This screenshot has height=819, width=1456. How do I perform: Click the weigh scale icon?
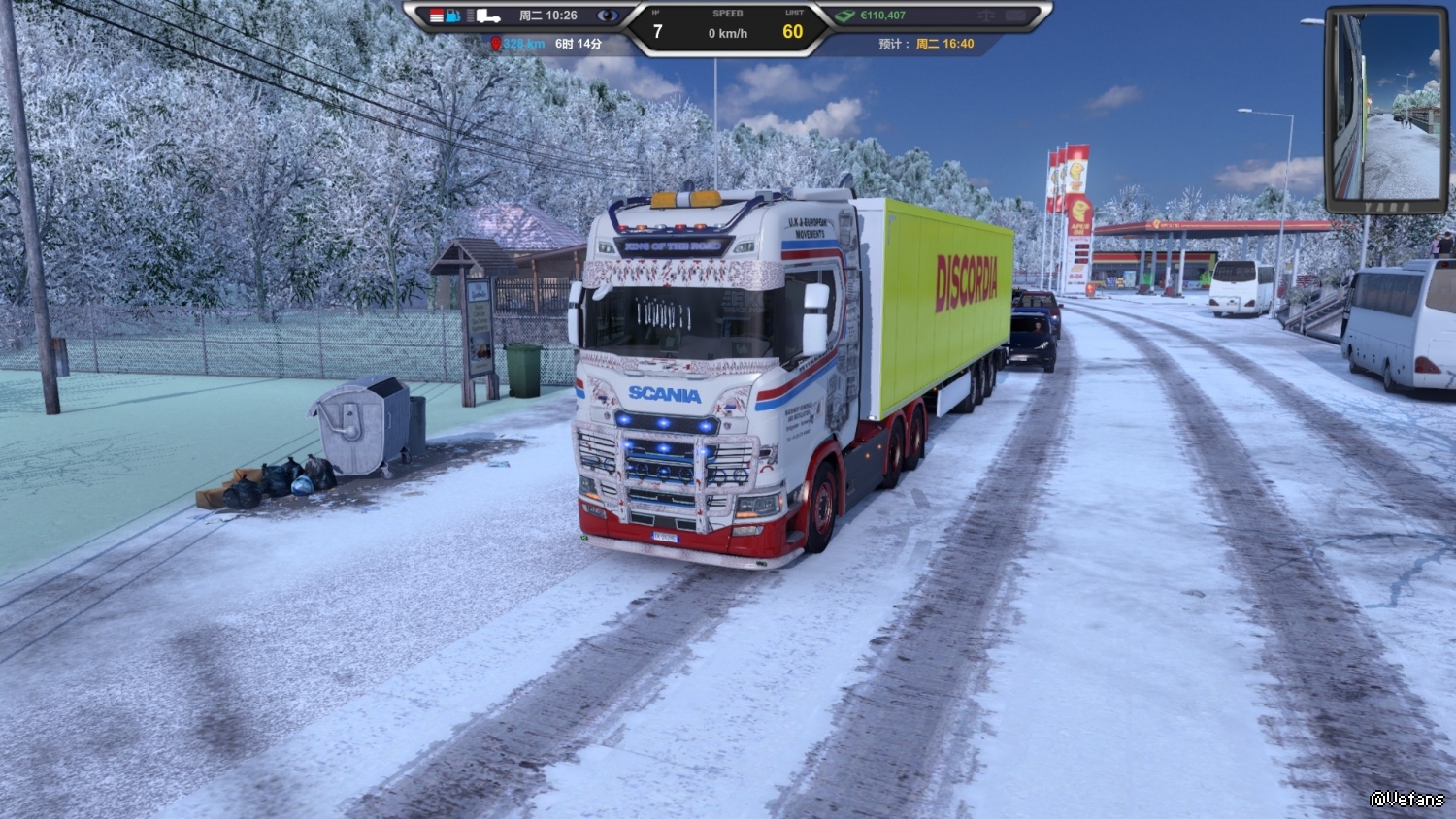[986, 16]
